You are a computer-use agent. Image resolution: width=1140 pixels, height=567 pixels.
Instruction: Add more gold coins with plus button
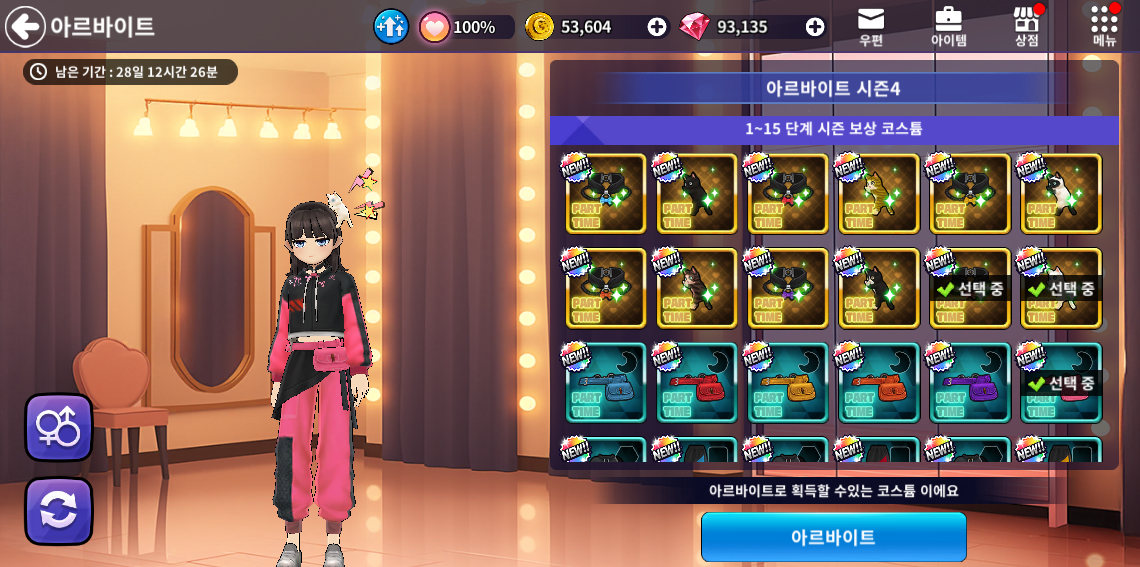click(x=657, y=27)
